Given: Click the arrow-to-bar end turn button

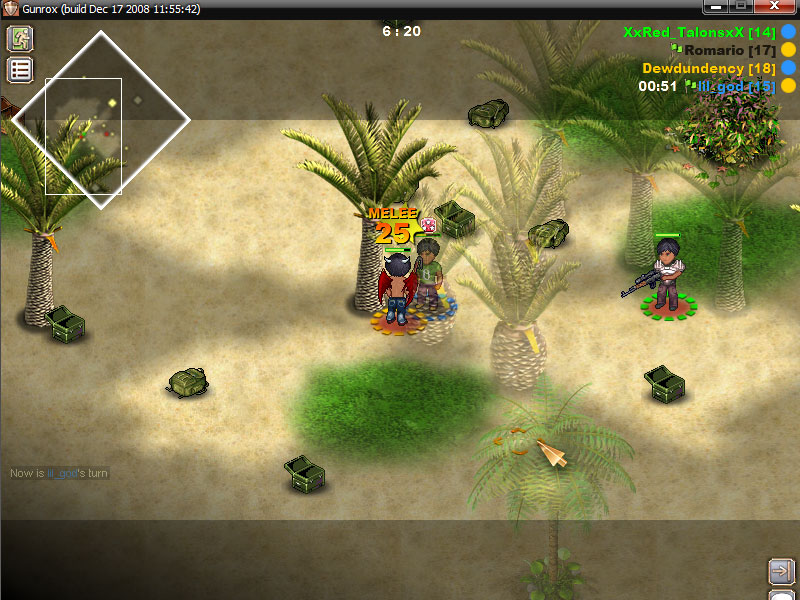Looking at the screenshot, I should click(x=781, y=571).
